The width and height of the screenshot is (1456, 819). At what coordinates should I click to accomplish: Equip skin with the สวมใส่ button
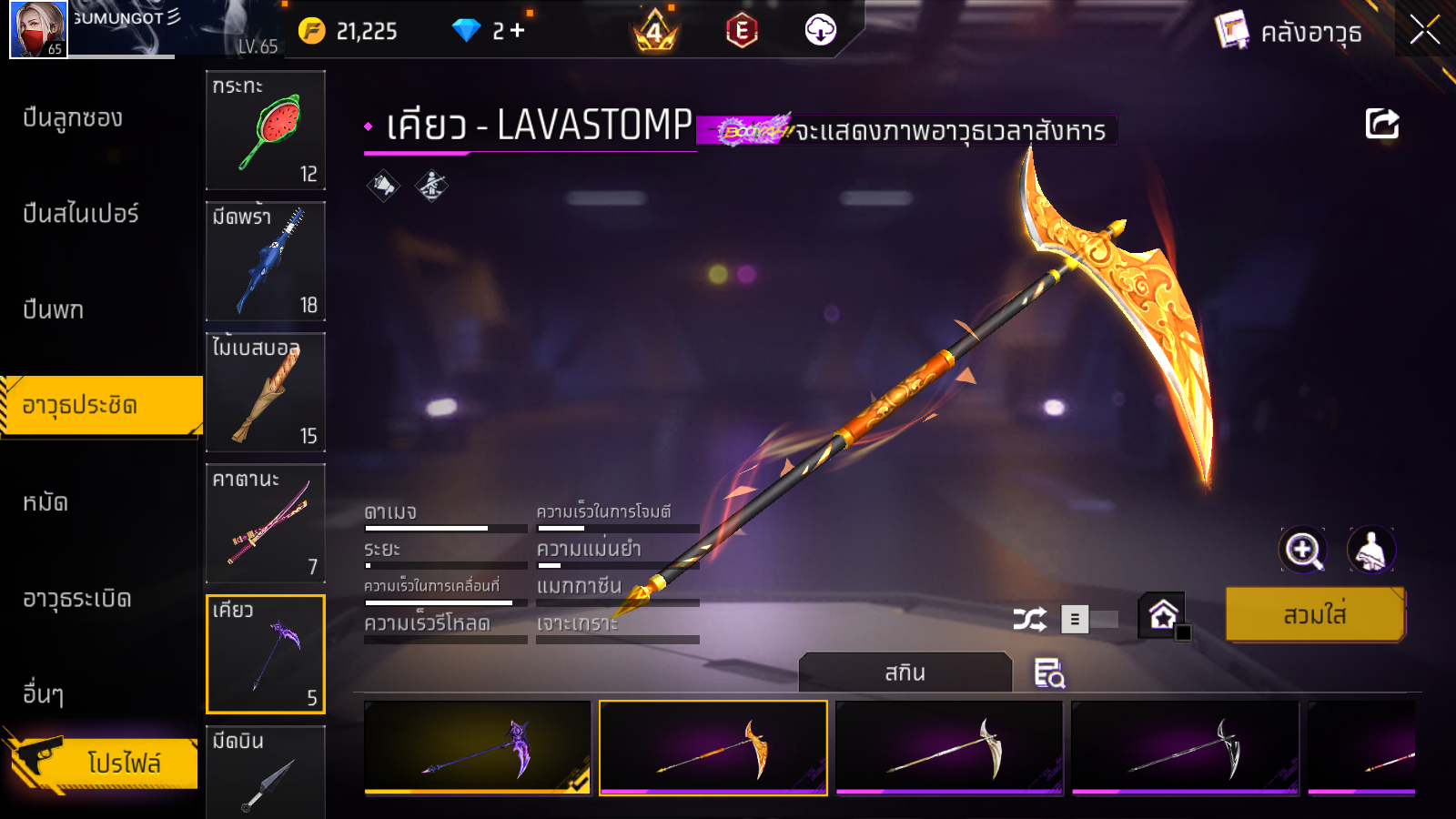(1315, 615)
